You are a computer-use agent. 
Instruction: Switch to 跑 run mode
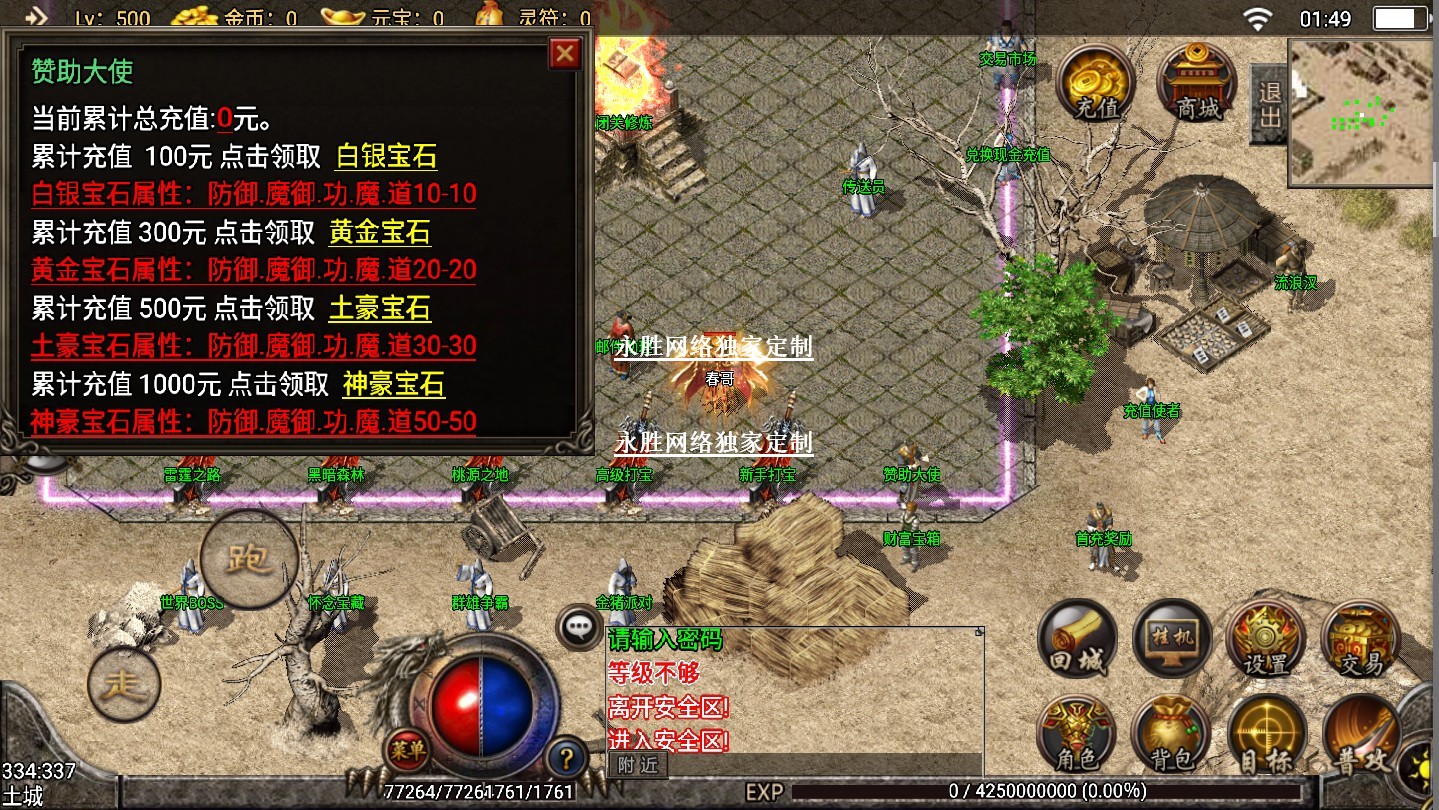249,559
